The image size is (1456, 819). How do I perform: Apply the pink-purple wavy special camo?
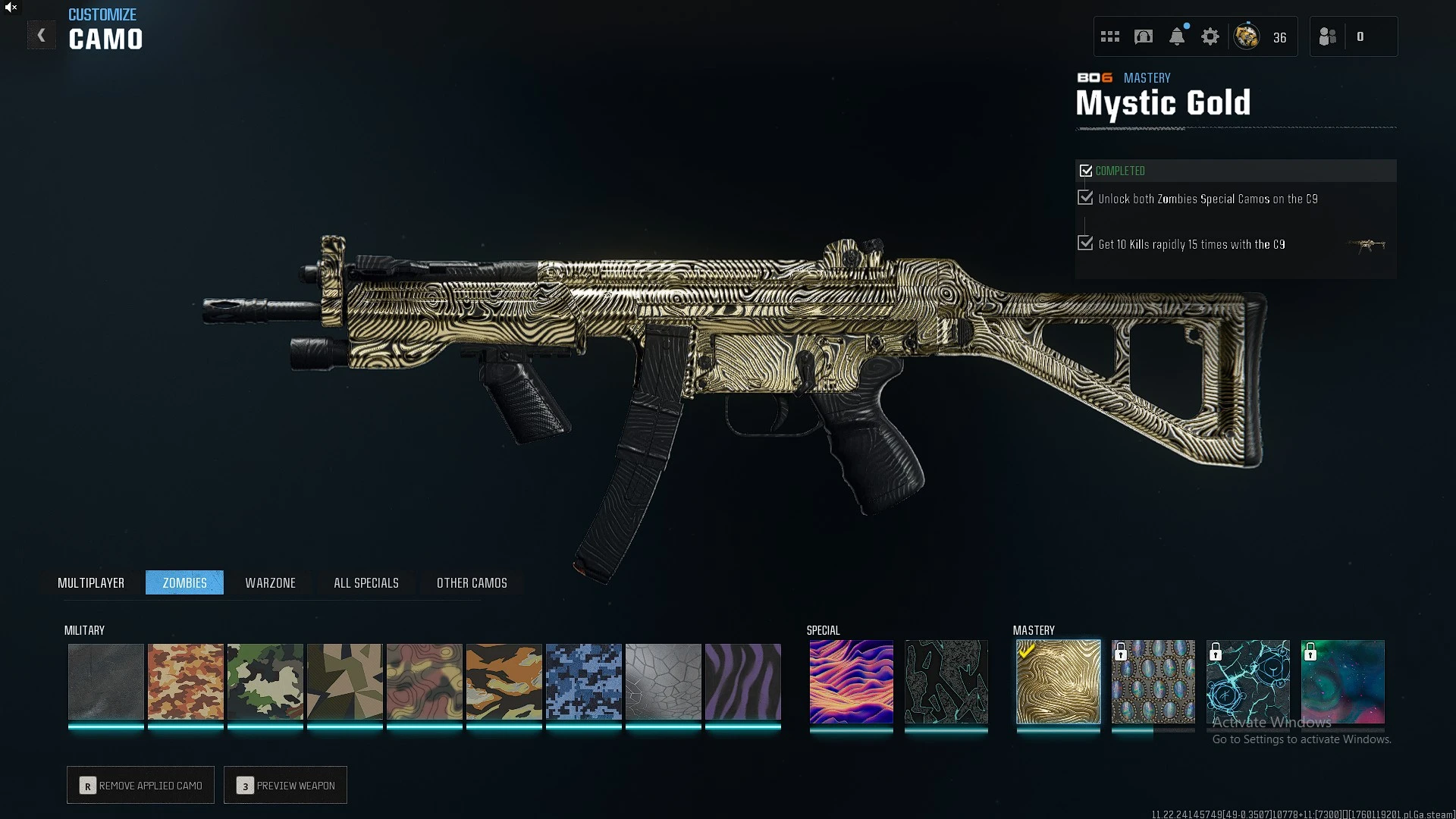point(851,681)
